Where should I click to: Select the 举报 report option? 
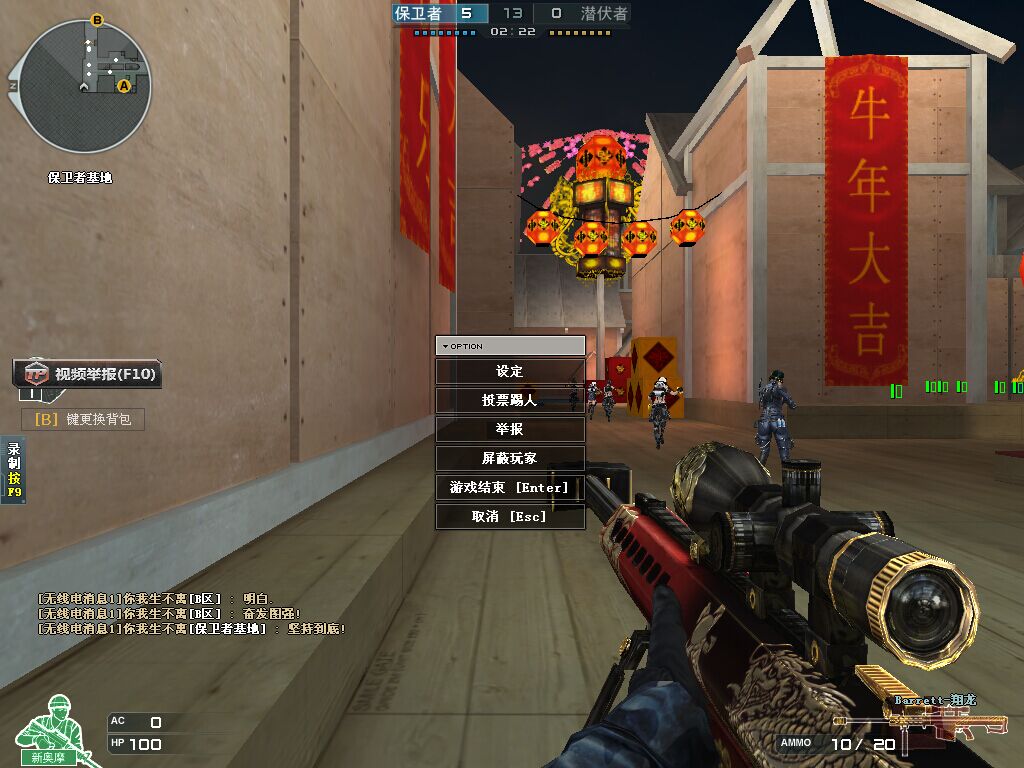coord(510,429)
